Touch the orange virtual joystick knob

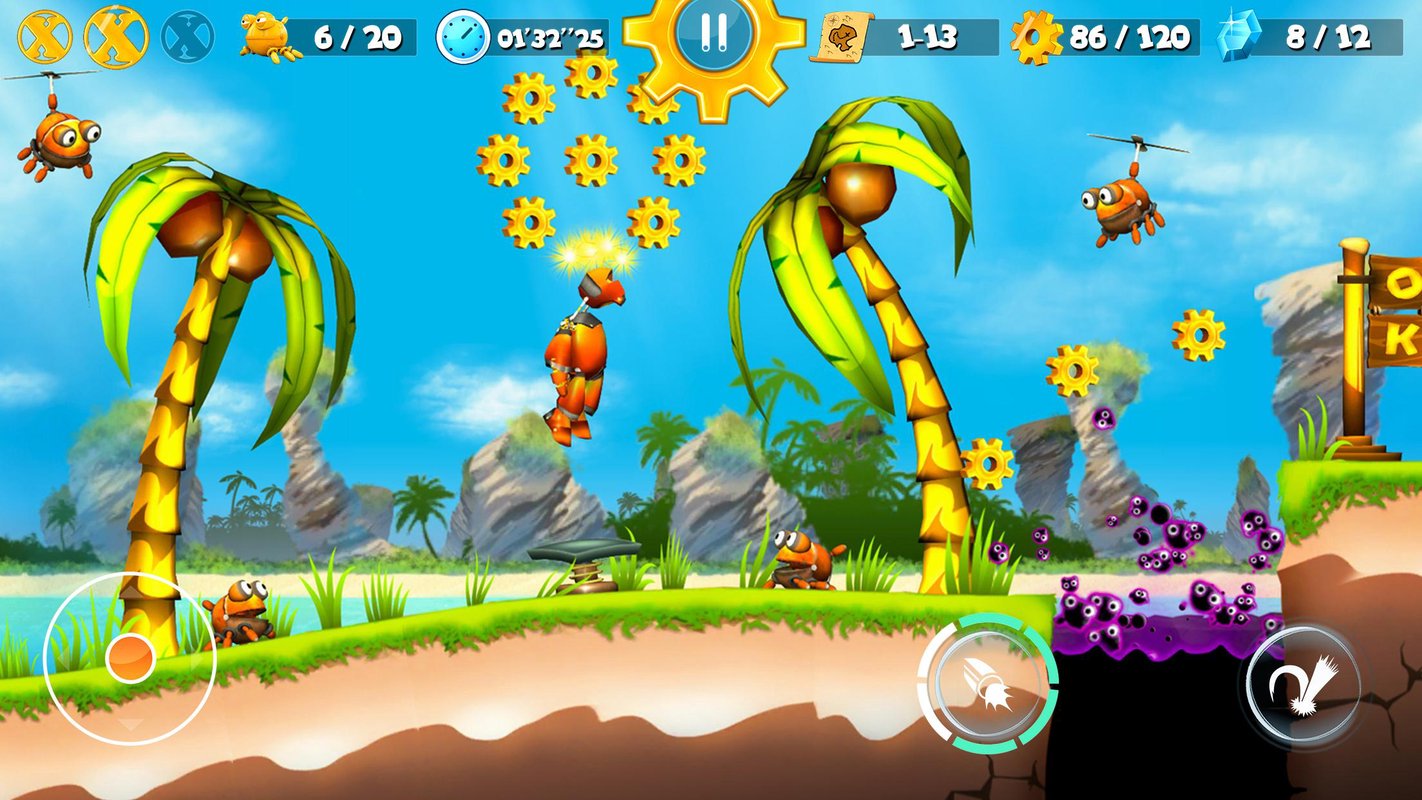coord(130,657)
